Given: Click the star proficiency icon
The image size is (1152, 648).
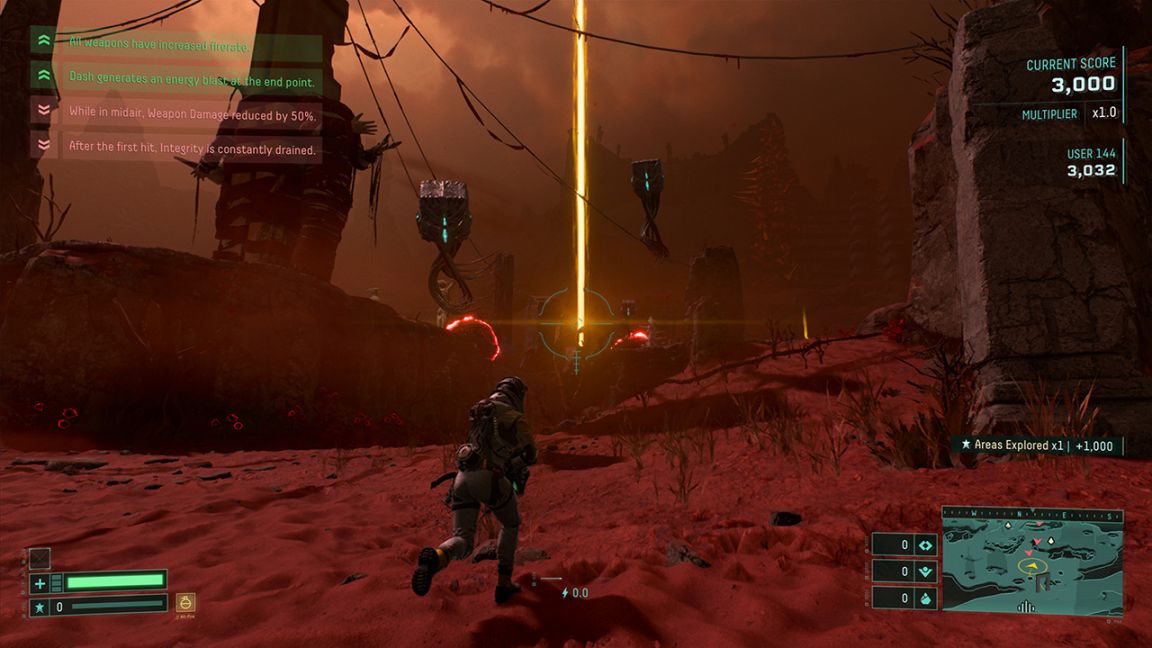Looking at the screenshot, I should (40, 606).
